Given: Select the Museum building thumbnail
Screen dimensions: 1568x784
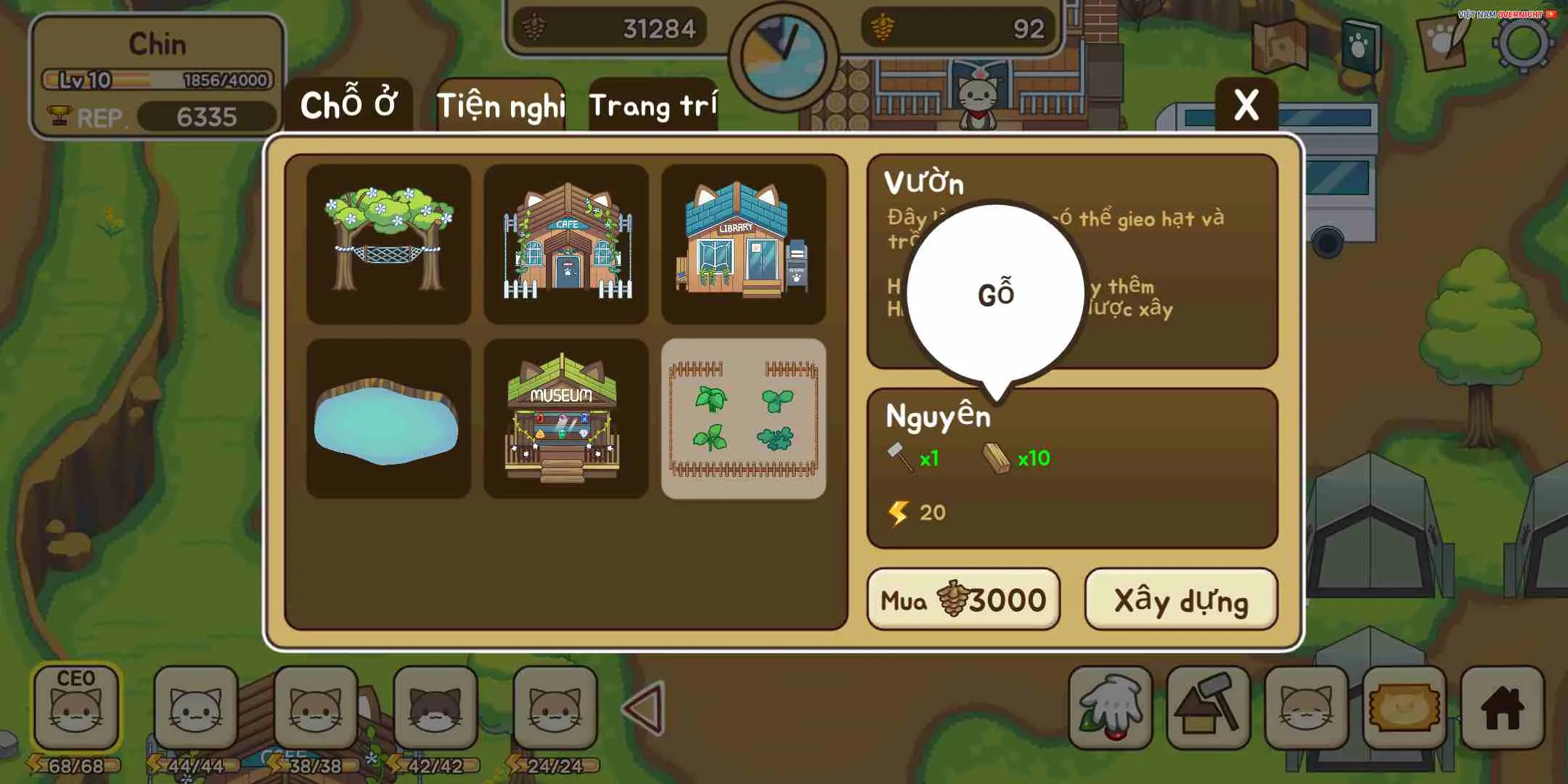Looking at the screenshot, I should (x=565, y=419).
